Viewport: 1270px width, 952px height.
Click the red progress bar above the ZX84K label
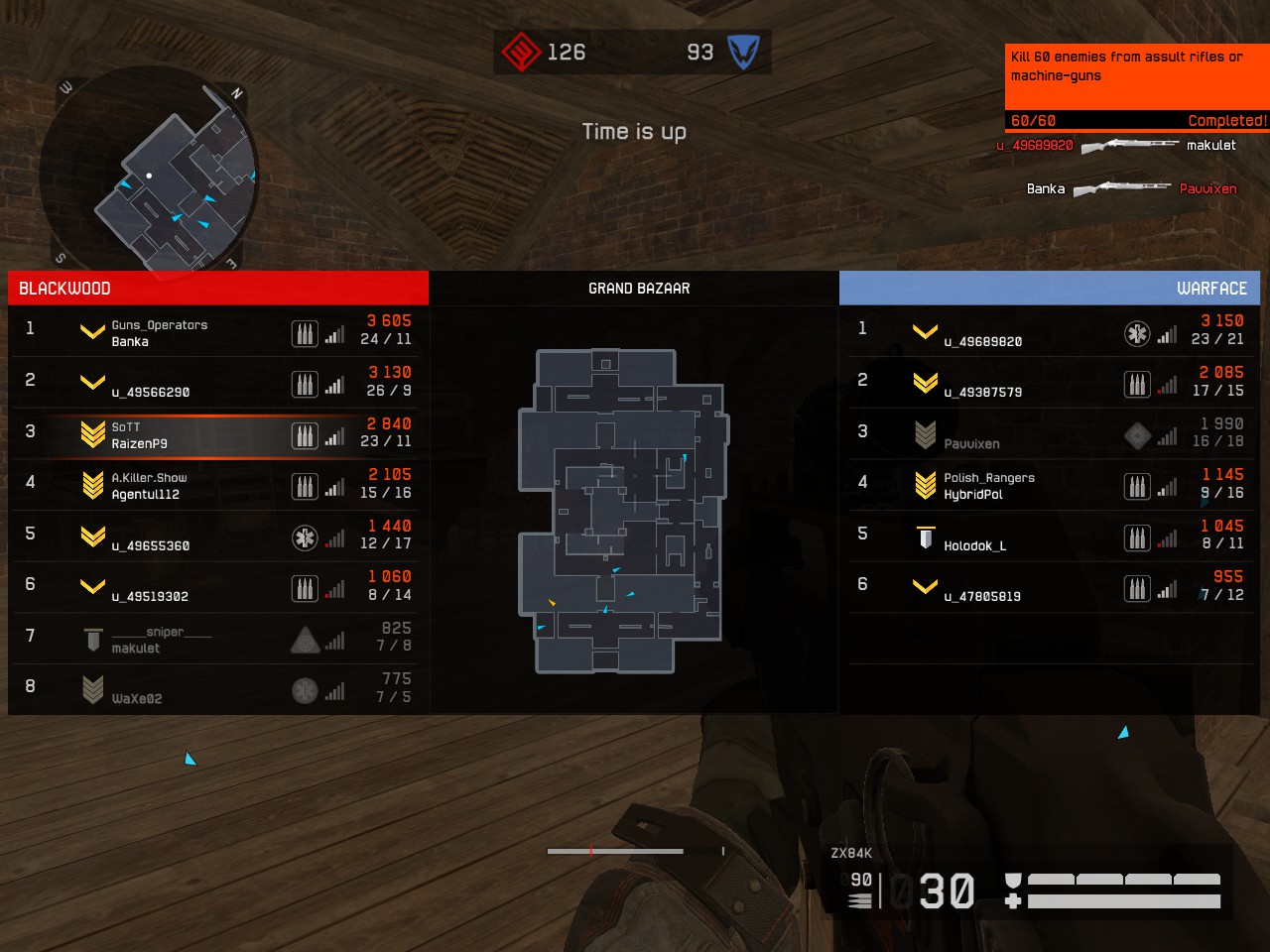[x=613, y=851]
